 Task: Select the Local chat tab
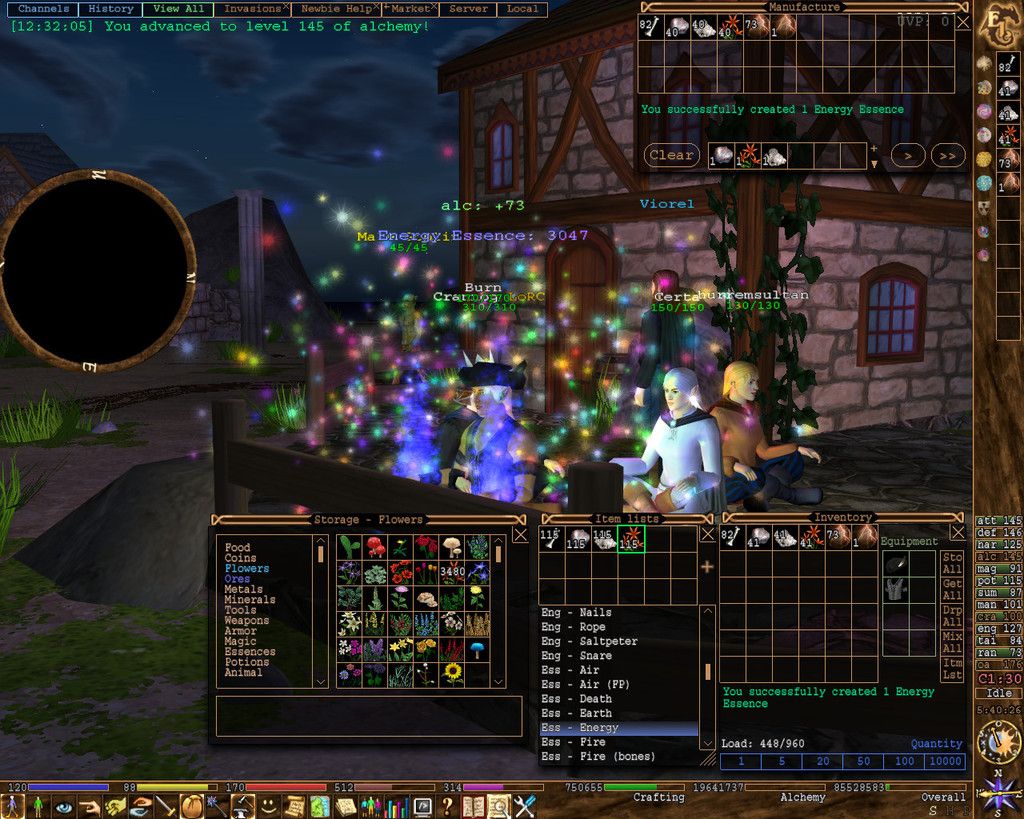[x=522, y=9]
